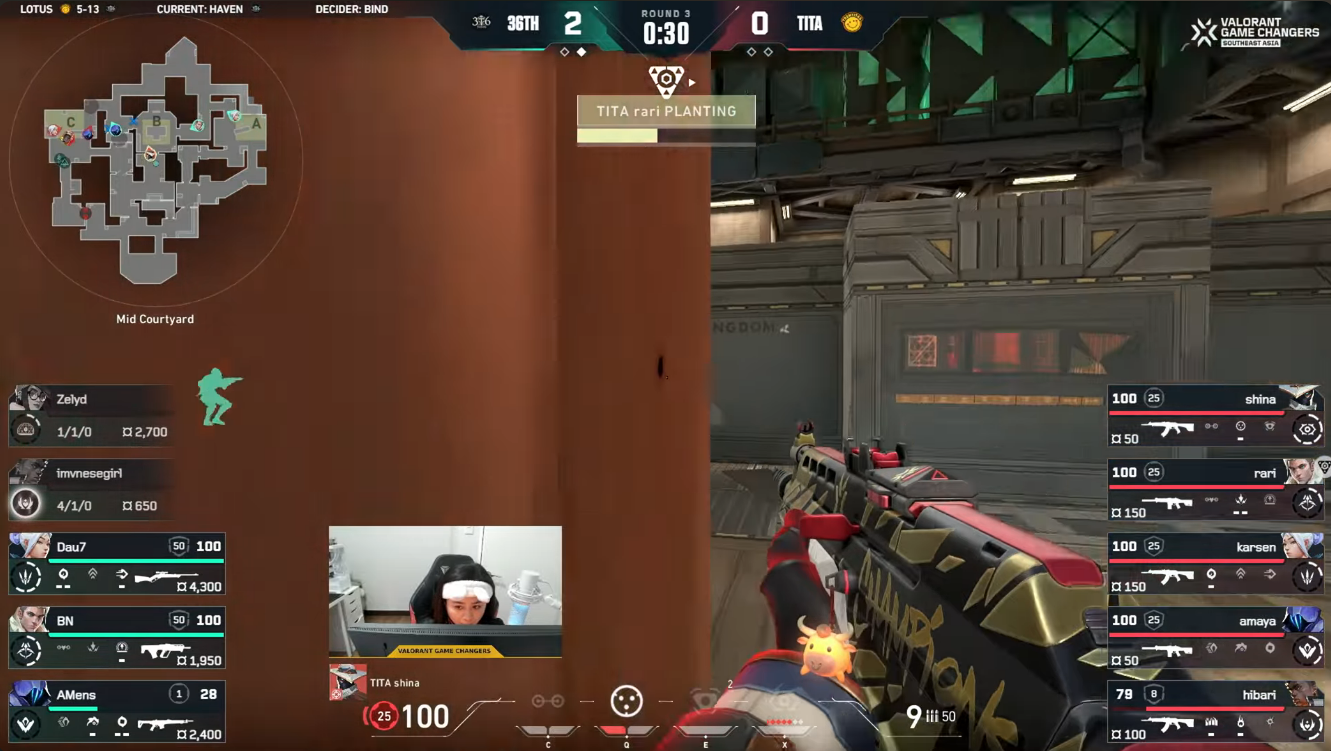Click the Lotus minimap

click(155, 160)
